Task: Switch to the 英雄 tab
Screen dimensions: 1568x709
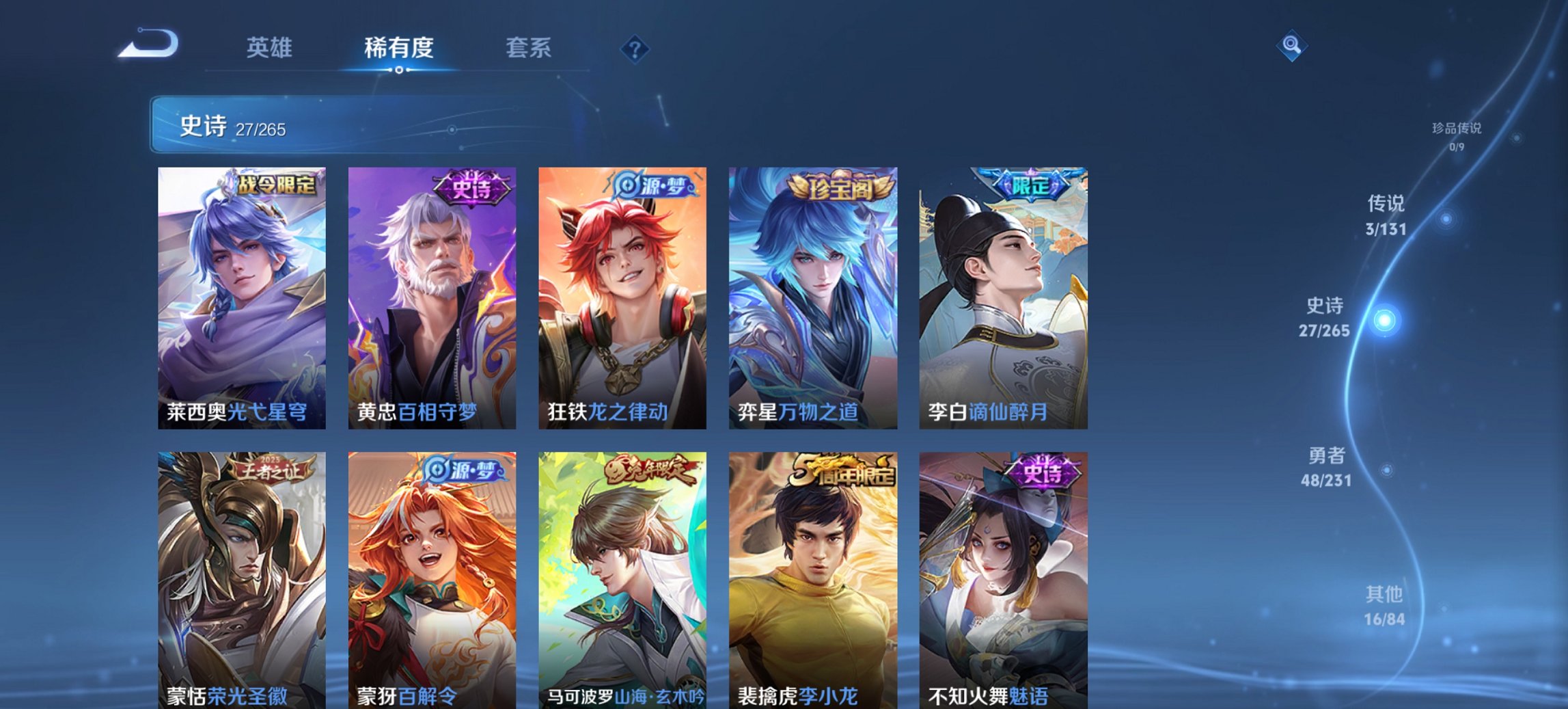Action: (271, 48)
